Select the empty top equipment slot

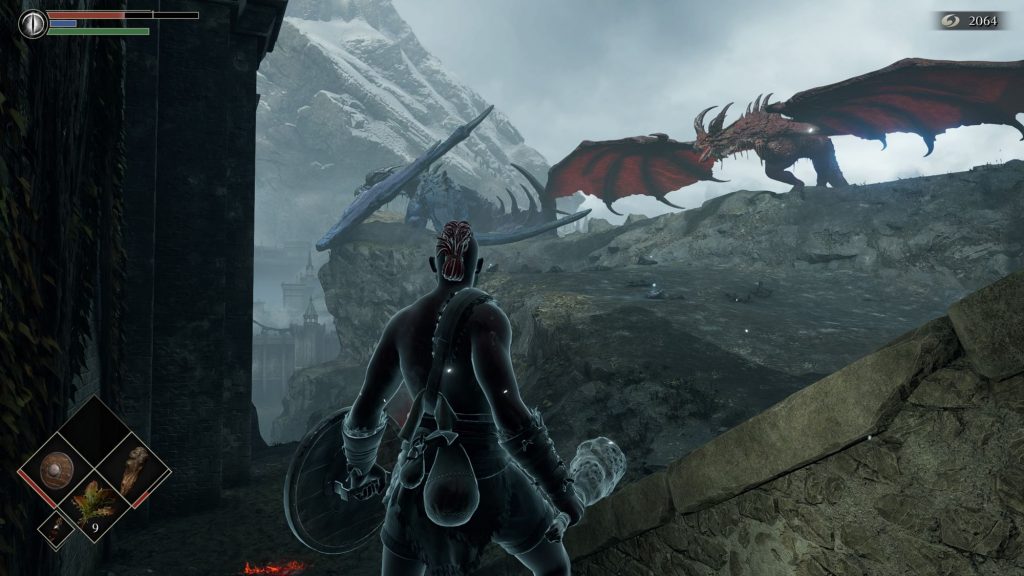[96, 431]
